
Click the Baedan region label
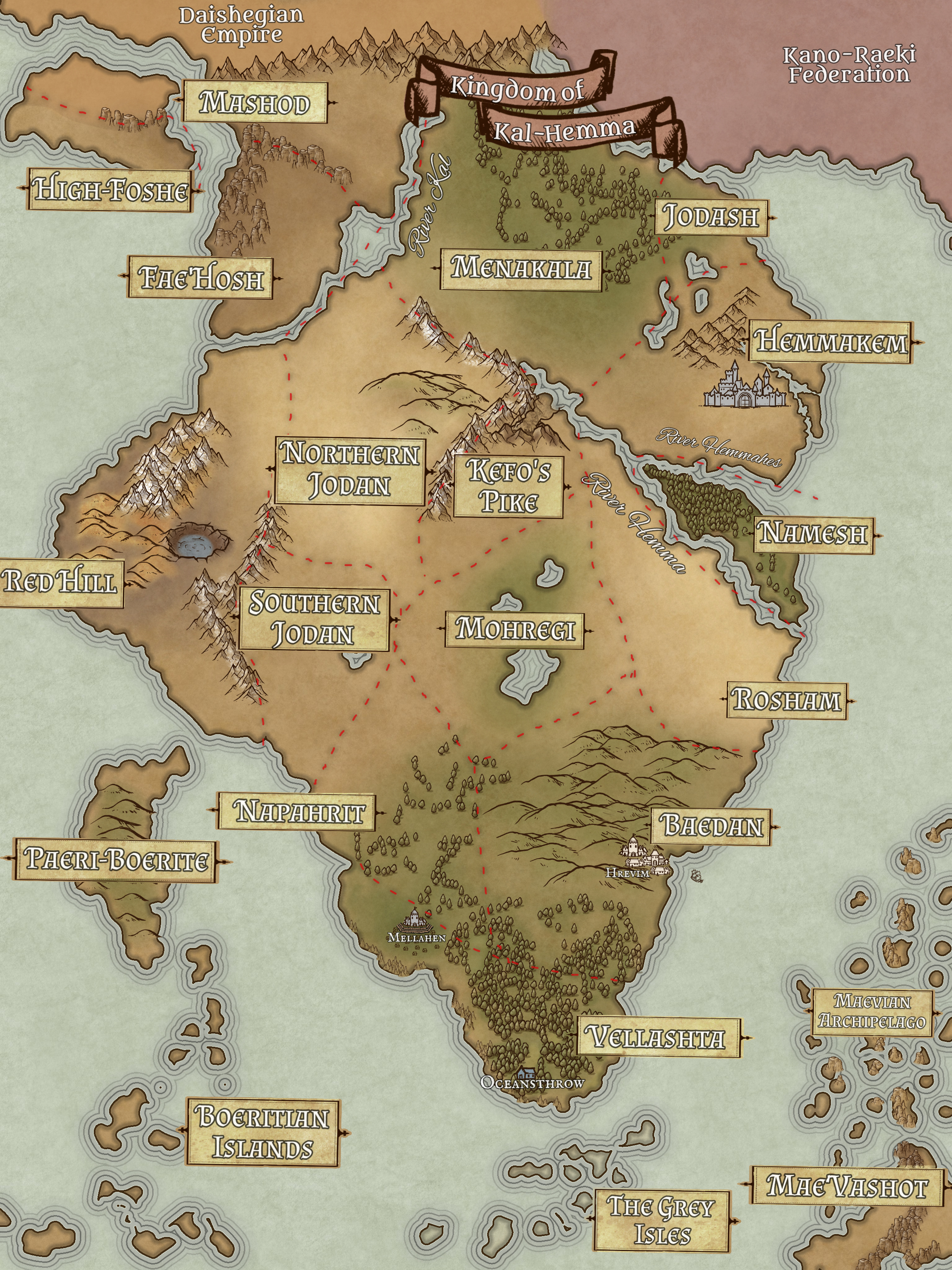(713, 826)
